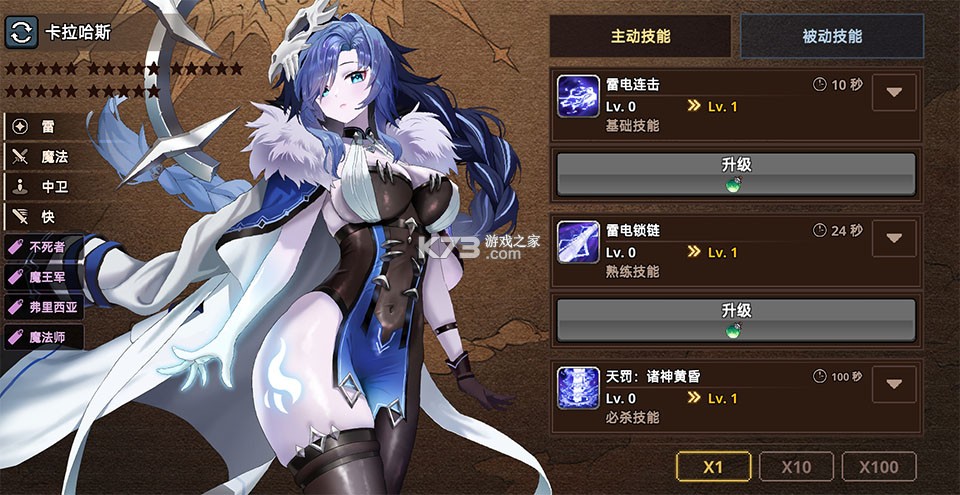Screen dimensions: 960x495
Task: Click the character swap icon beside 卡拉哈斯
Action: click(21, 32)
